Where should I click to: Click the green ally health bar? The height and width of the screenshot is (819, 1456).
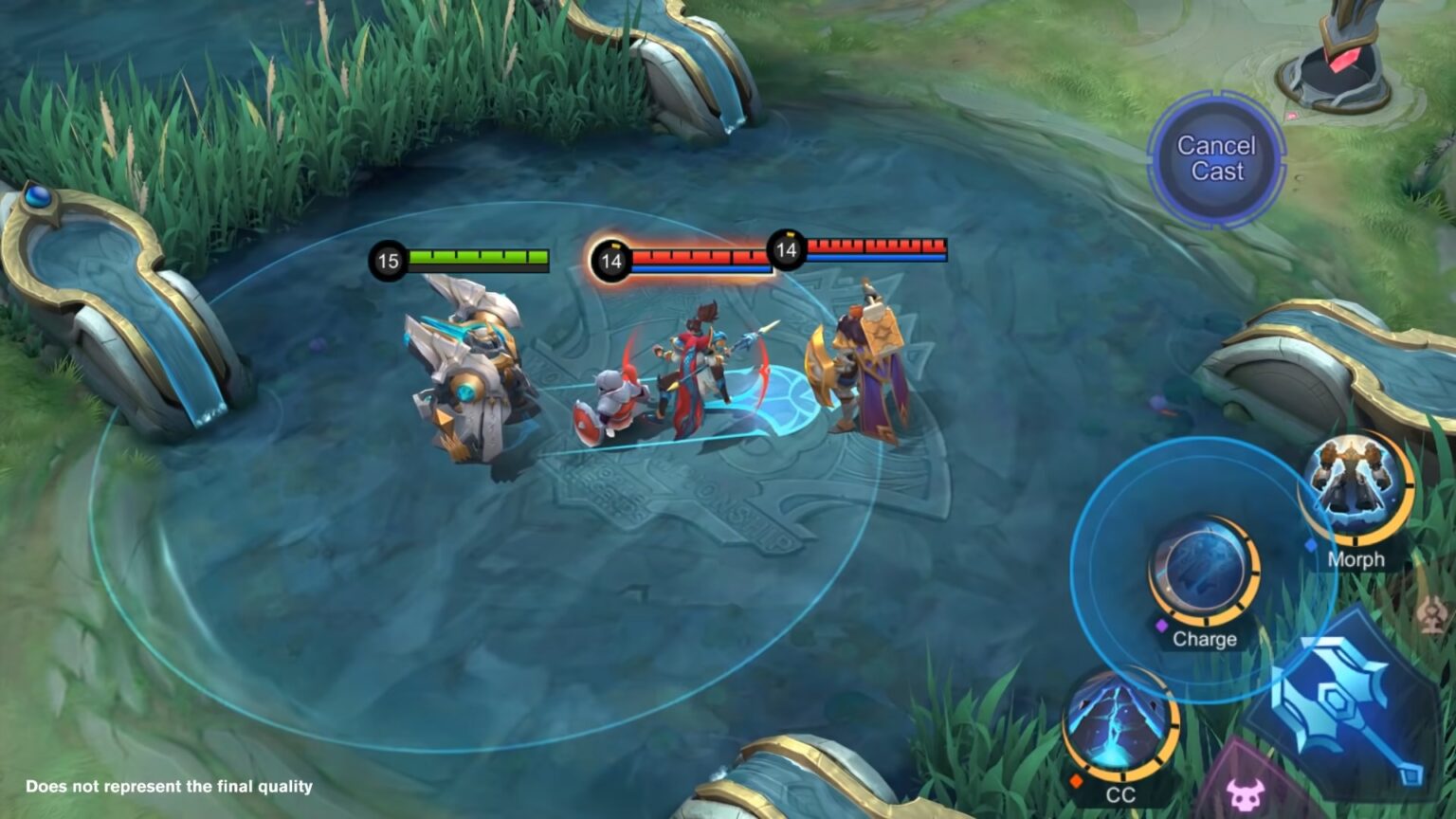[475, 256]
